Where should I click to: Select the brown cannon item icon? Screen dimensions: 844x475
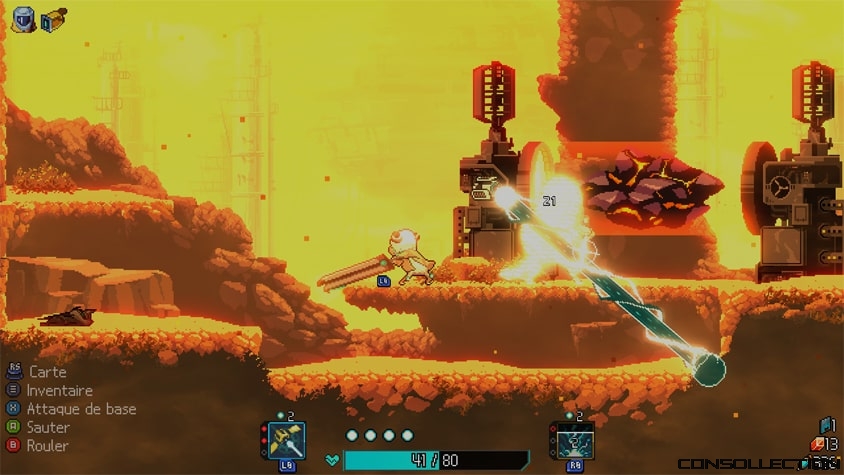pos(54,18)
